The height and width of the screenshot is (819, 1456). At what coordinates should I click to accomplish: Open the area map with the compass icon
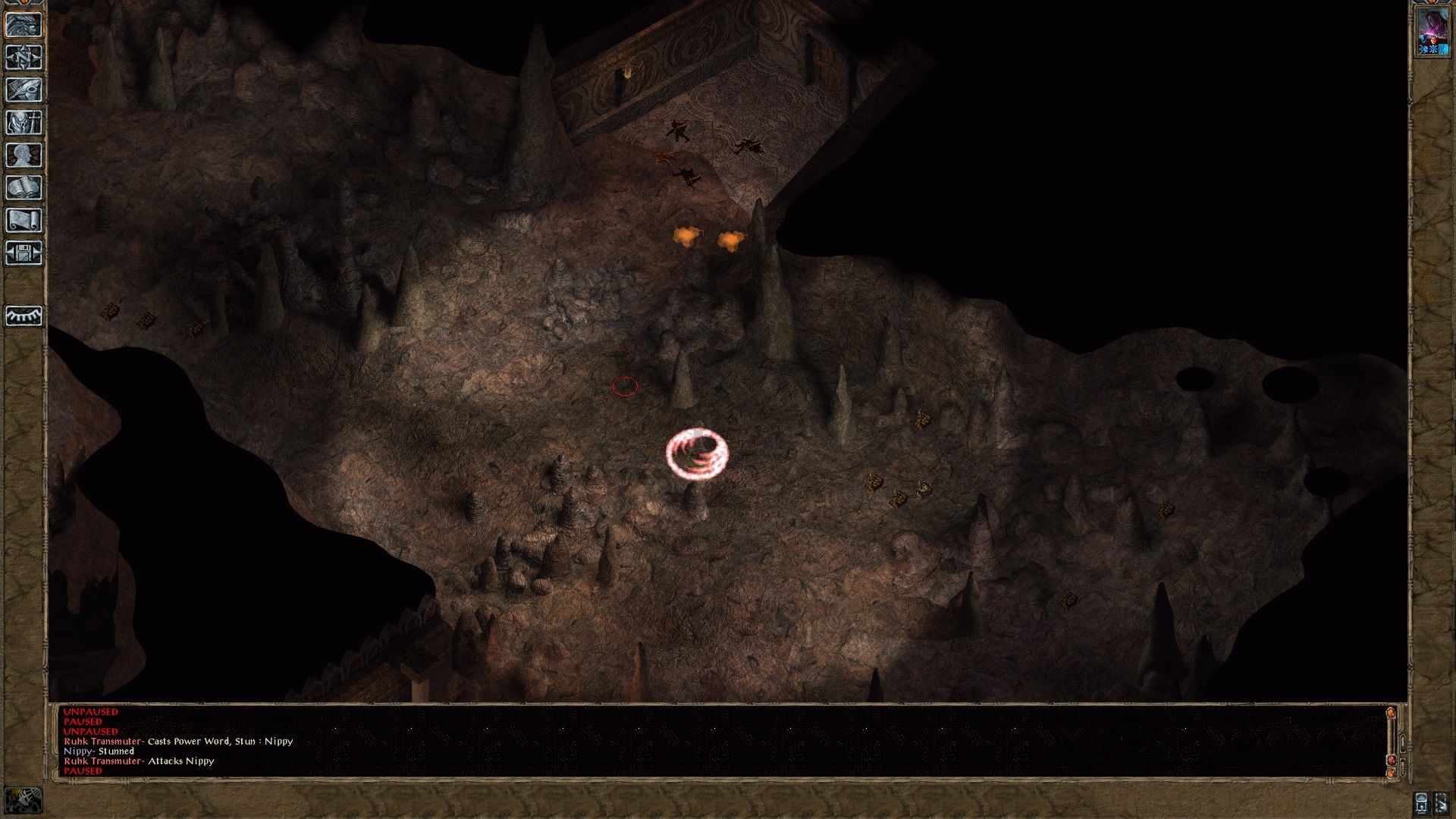23,57
